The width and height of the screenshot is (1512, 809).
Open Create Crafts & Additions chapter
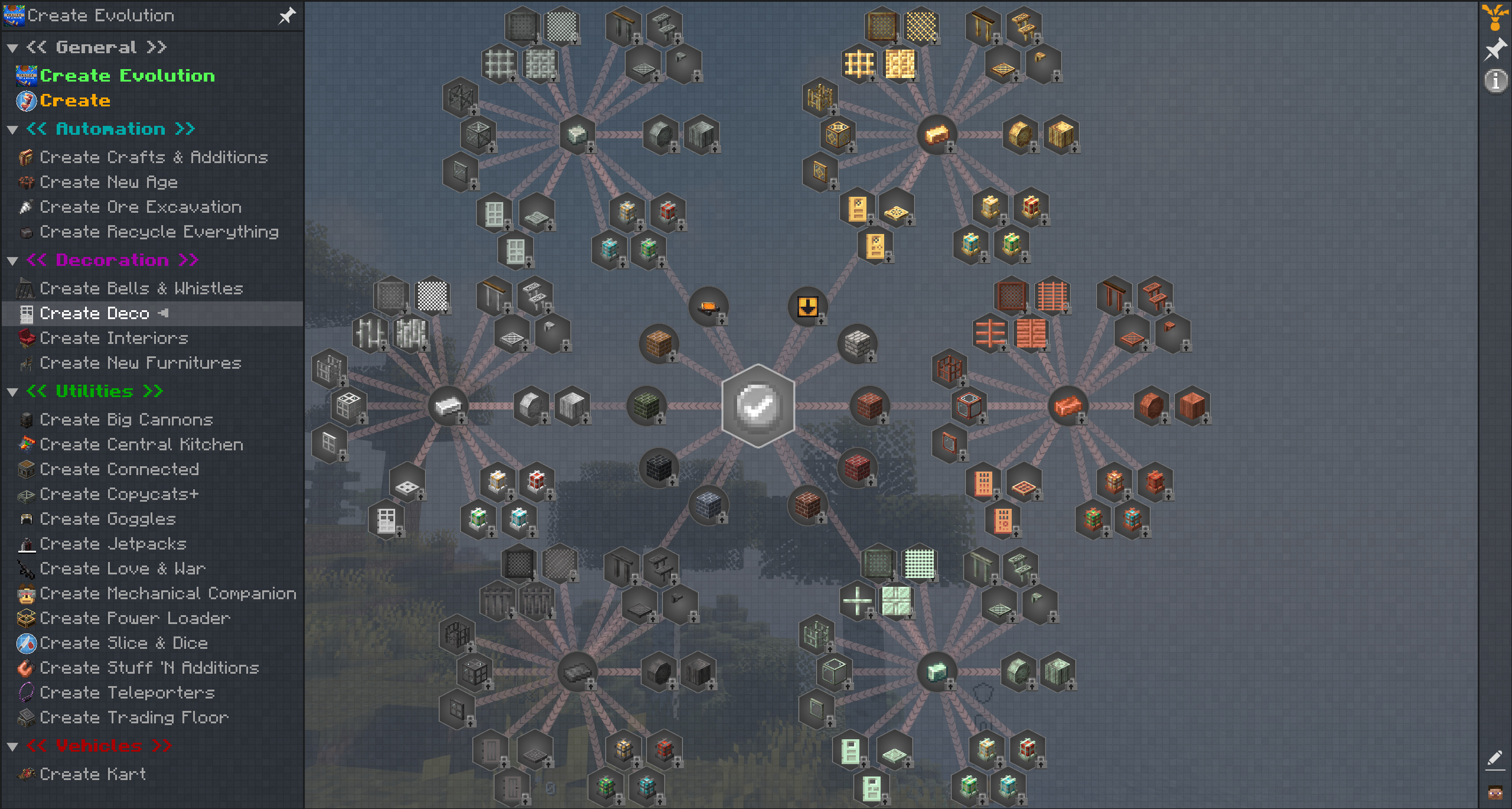click(x=154, y=157)
